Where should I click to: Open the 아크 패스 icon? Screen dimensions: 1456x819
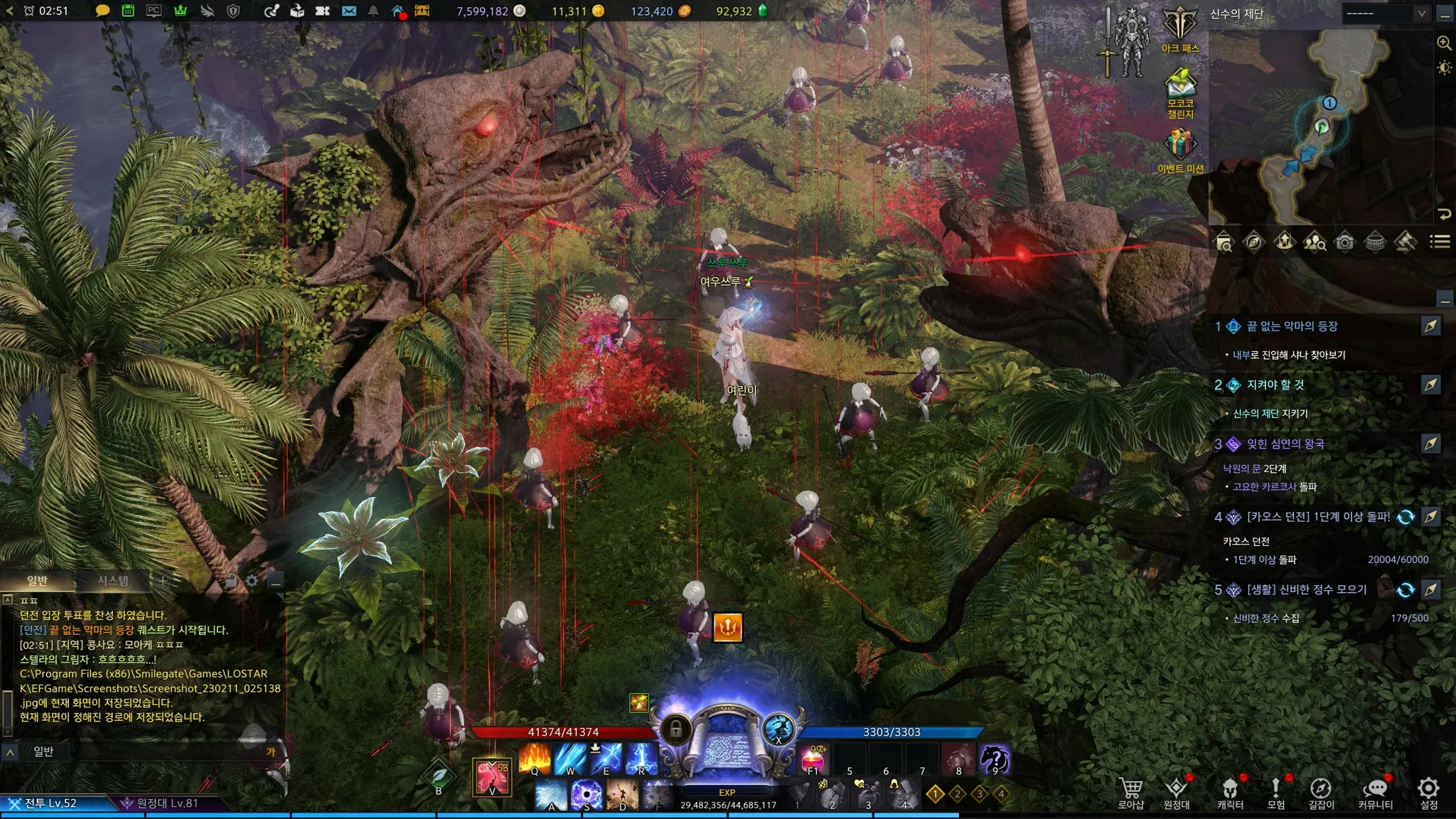point(1180,28)
